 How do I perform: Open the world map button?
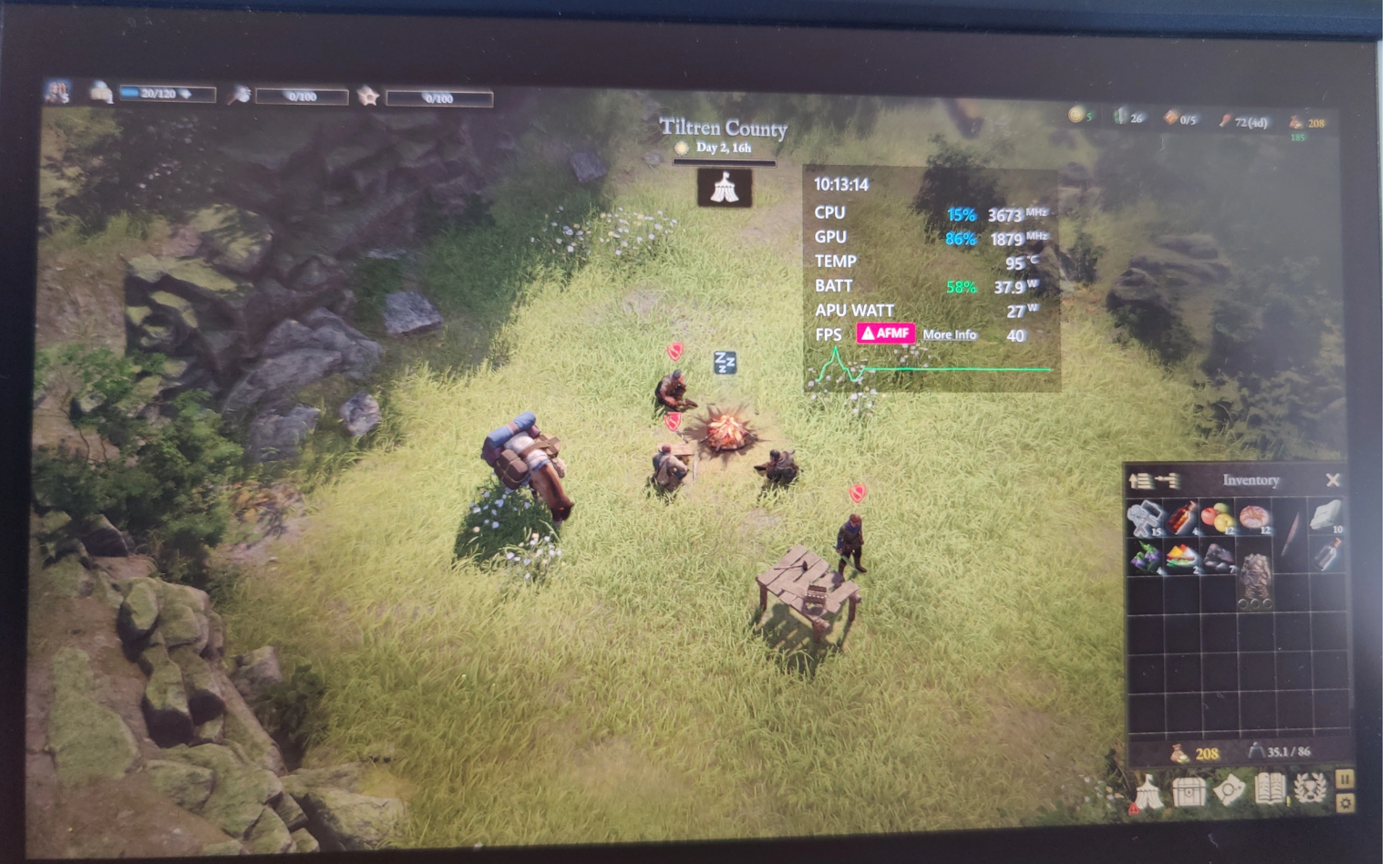[1229, 790]
